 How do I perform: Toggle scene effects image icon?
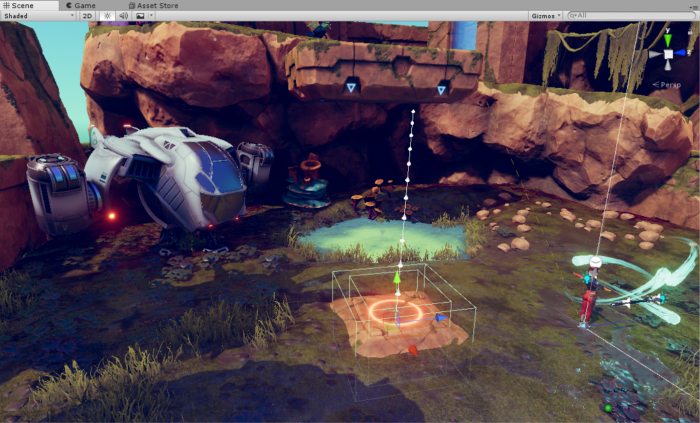click(x=139, y=16)
